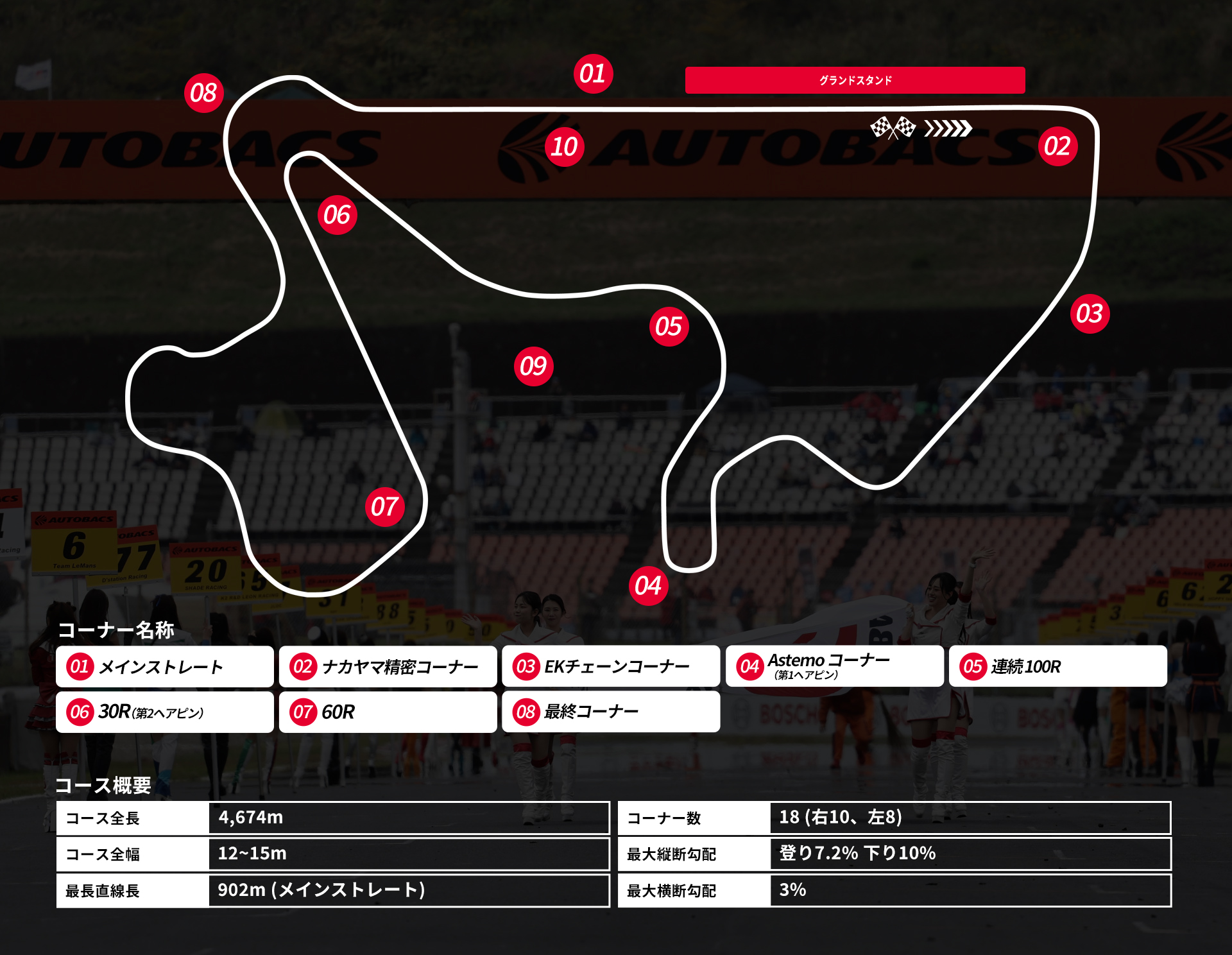This screenshot has width=1232, height=955.
Task: Choose marker 02 on the circuit map
Action: [1057, 146]
